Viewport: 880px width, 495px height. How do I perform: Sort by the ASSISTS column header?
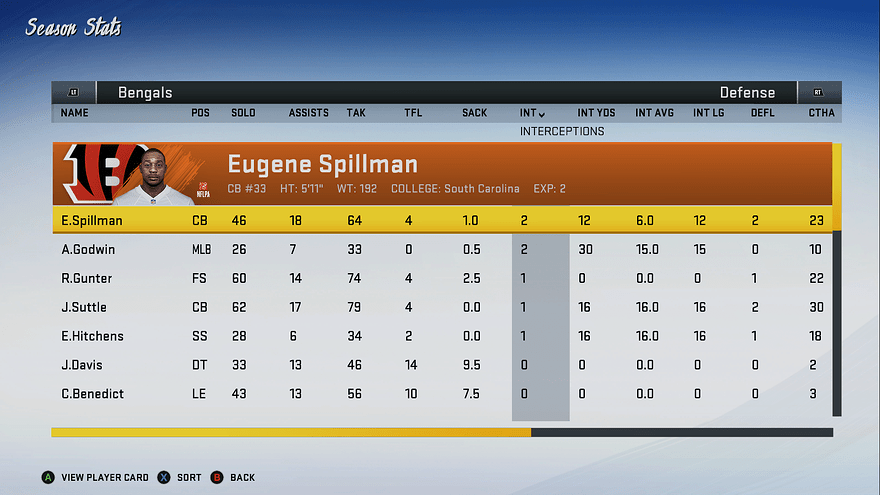308,113
